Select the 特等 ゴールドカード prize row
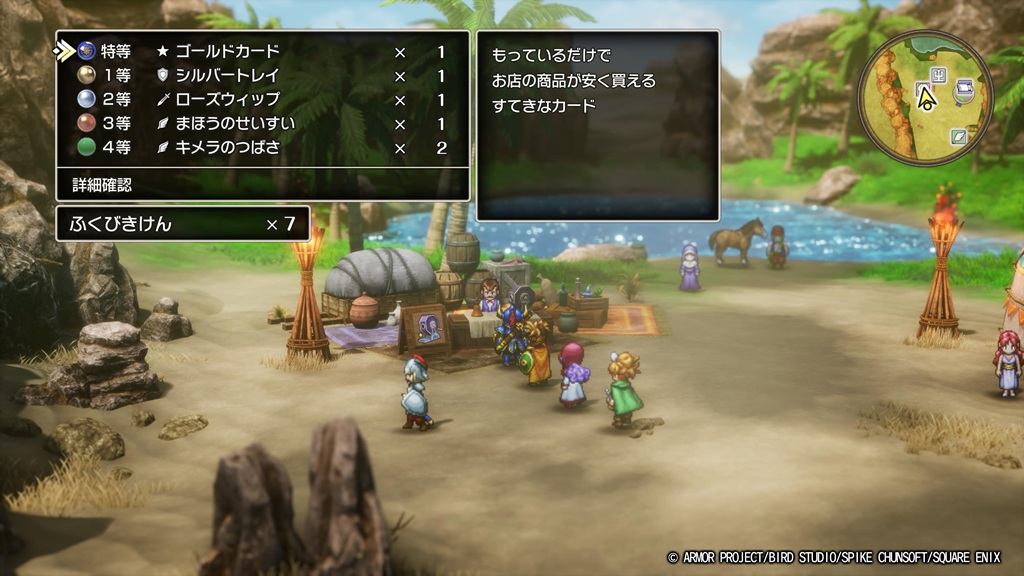This screenshot has height=576, width=1024. tap(262, 51)
